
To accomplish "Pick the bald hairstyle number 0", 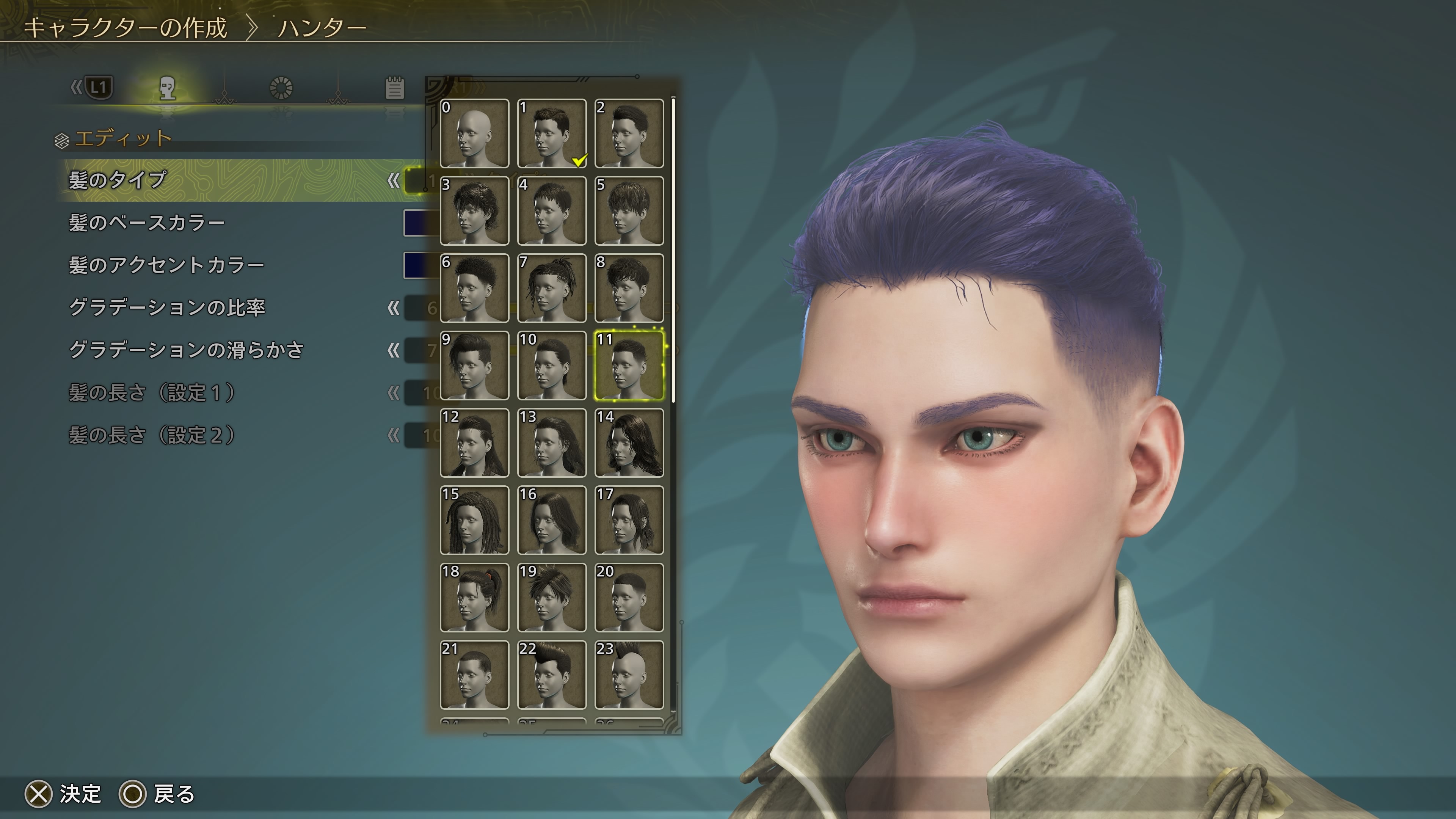I will tap(474, 133).
